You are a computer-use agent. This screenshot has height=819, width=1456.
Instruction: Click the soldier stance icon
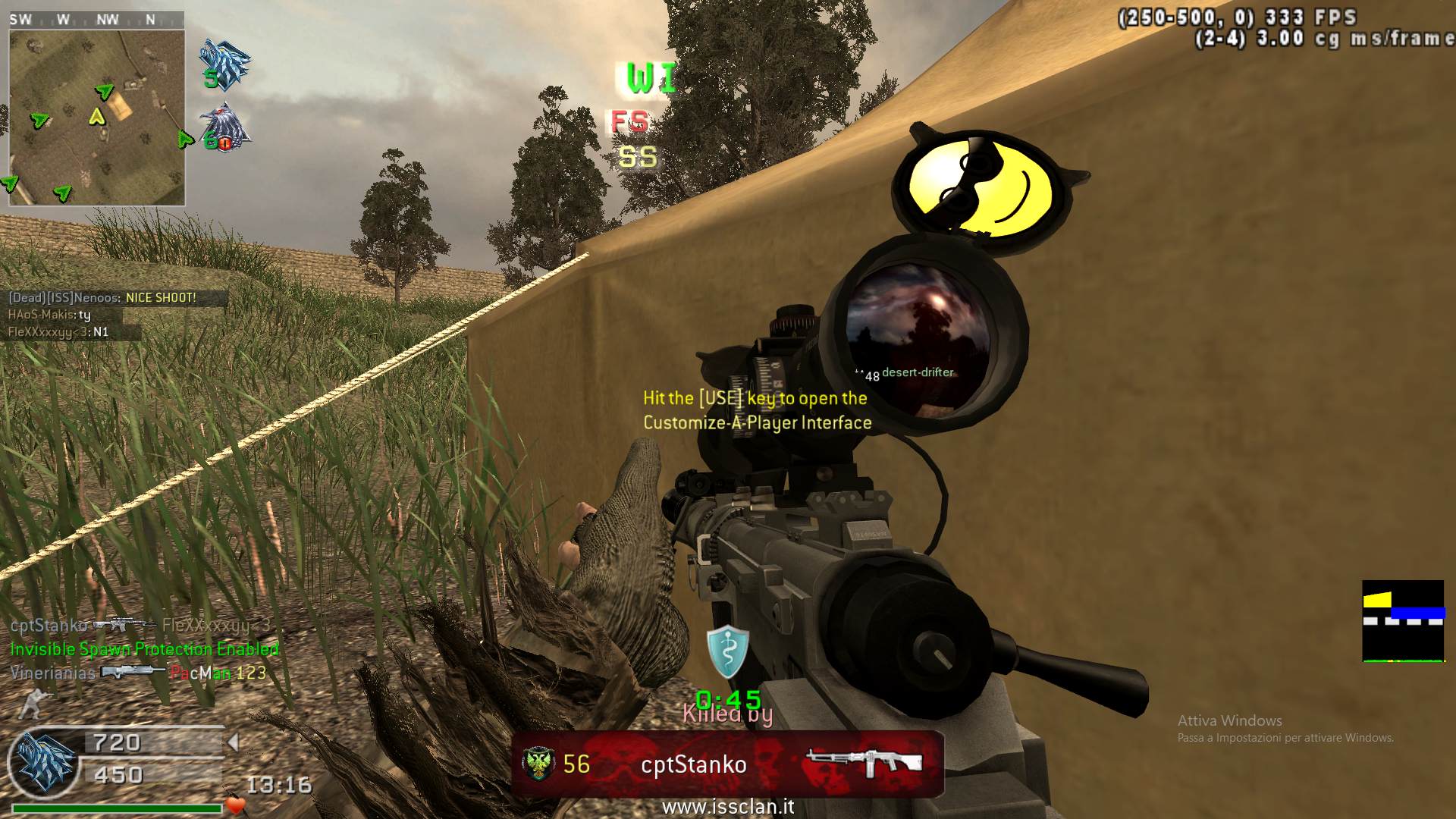32,703
